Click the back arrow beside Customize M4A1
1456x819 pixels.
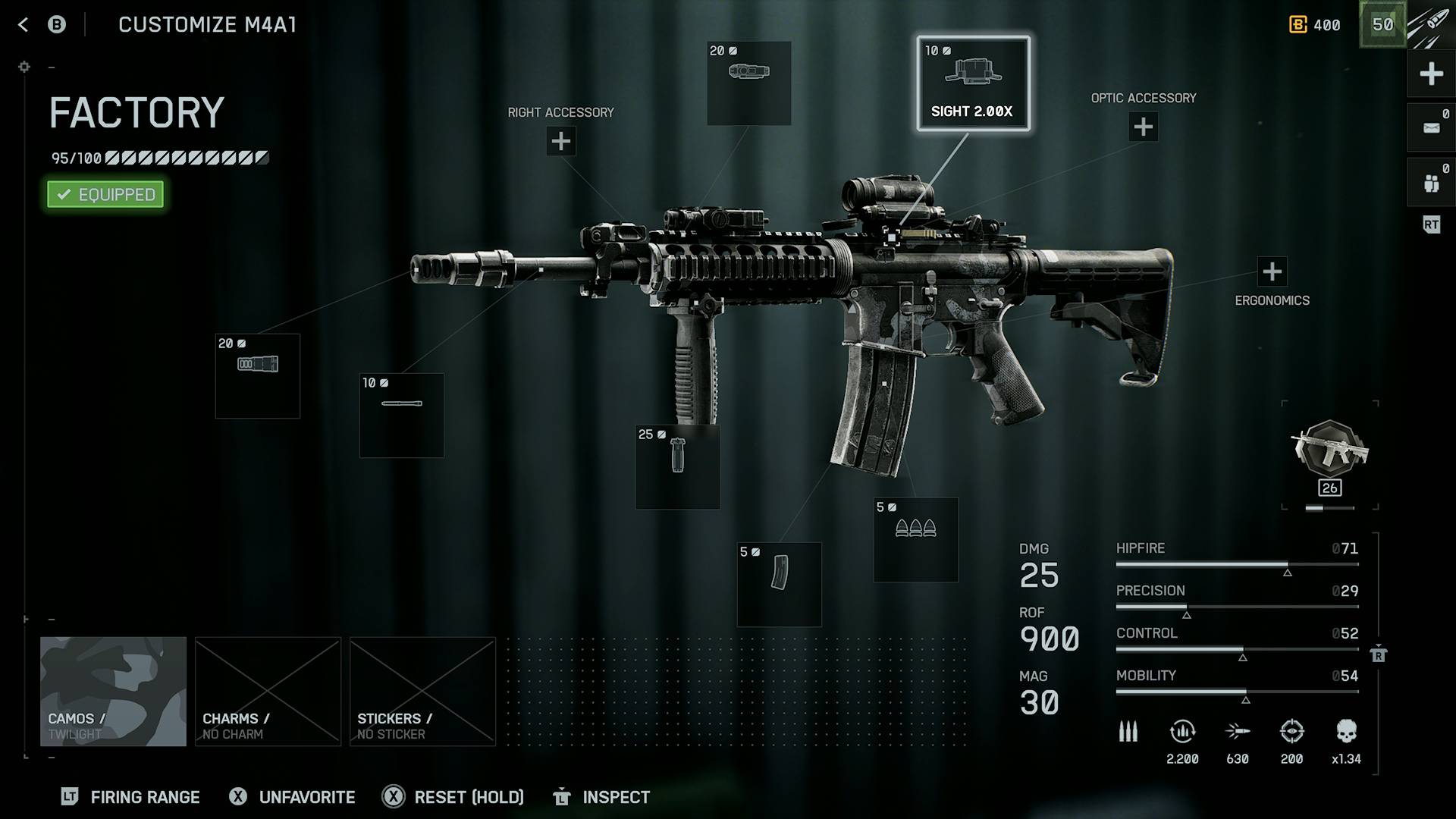[23, 24]
